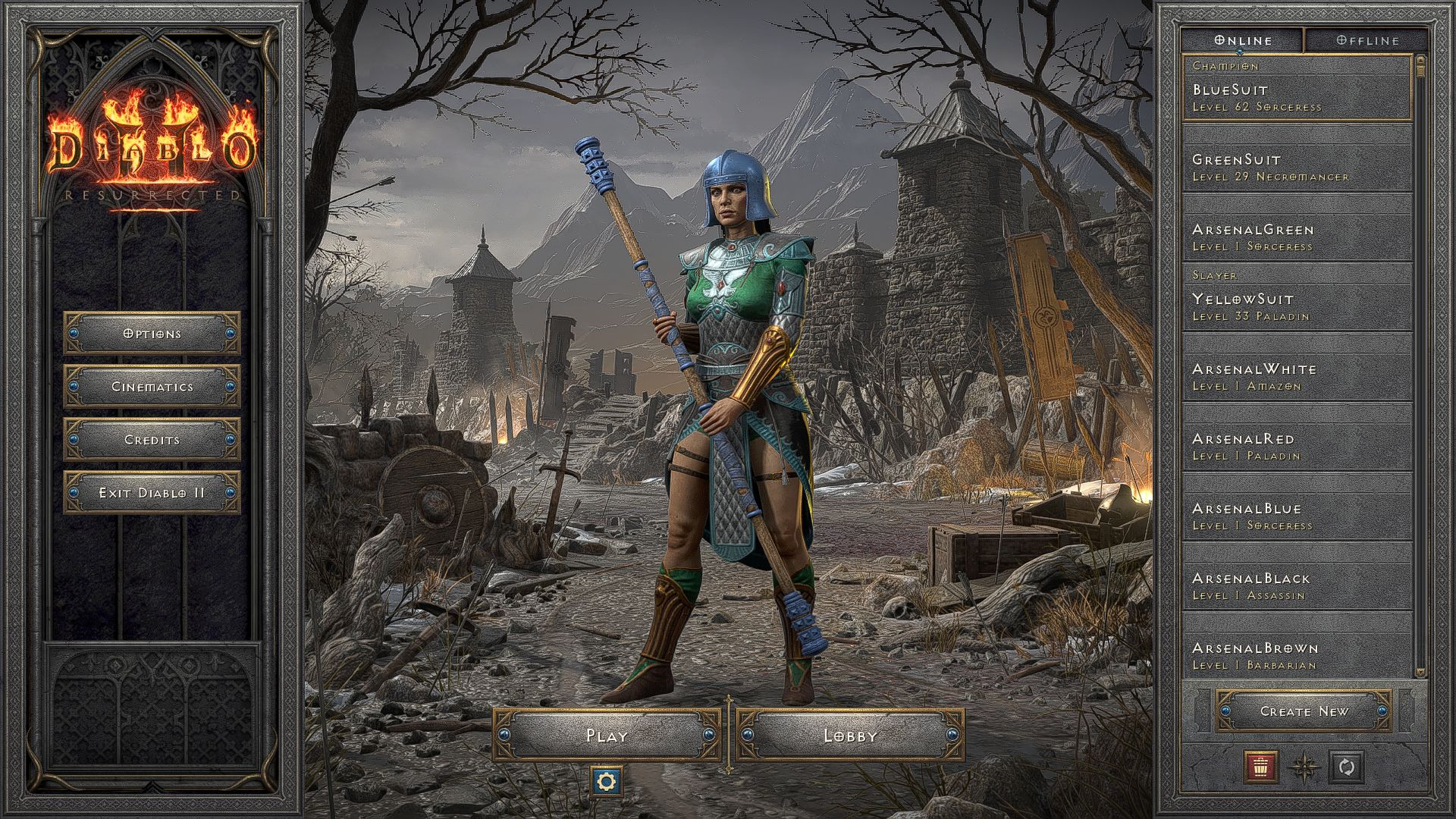
Task: Switch to the Online tab
Action: tap(1244, 40)
